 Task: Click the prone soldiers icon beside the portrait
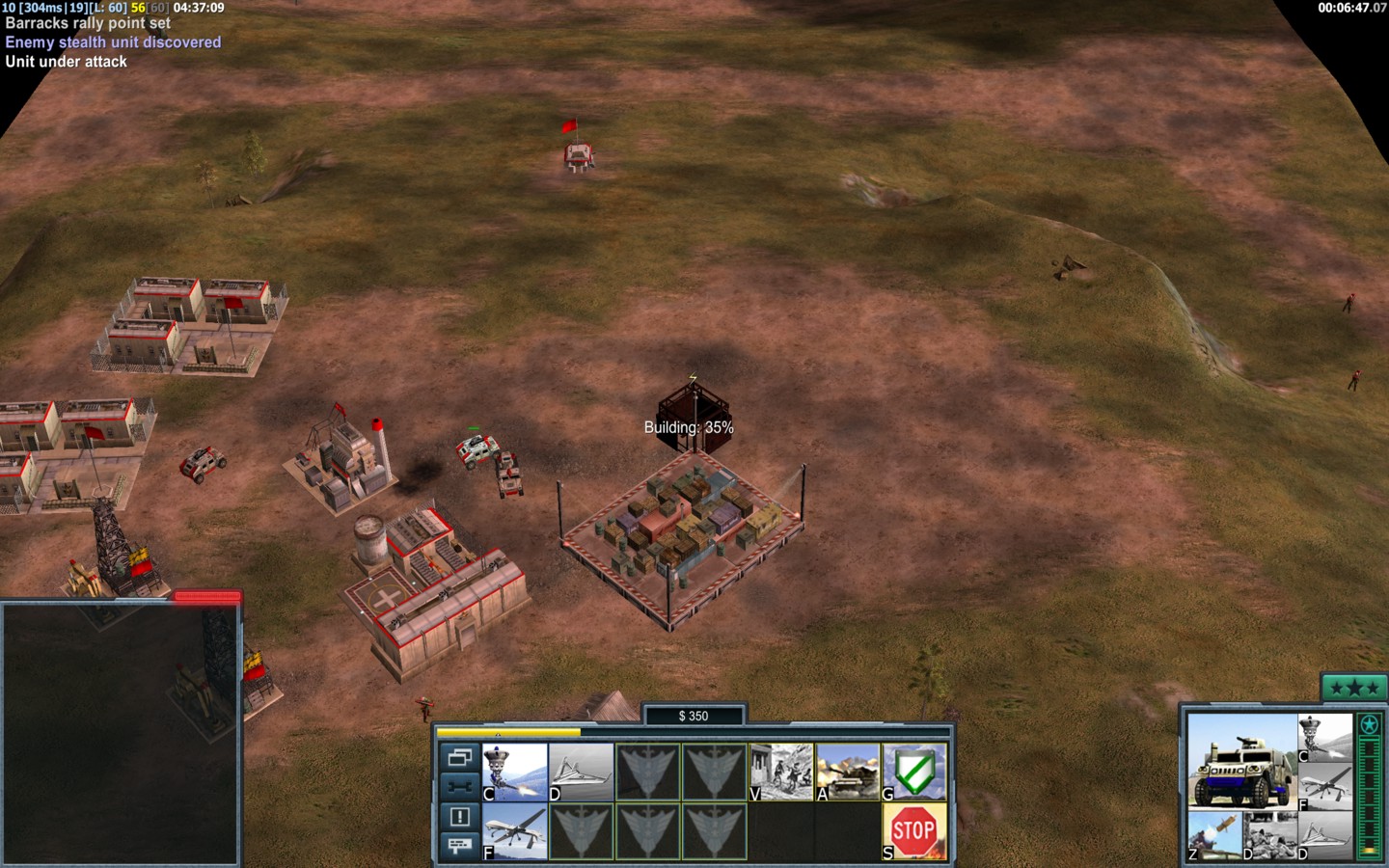[x=1268, y=835]
